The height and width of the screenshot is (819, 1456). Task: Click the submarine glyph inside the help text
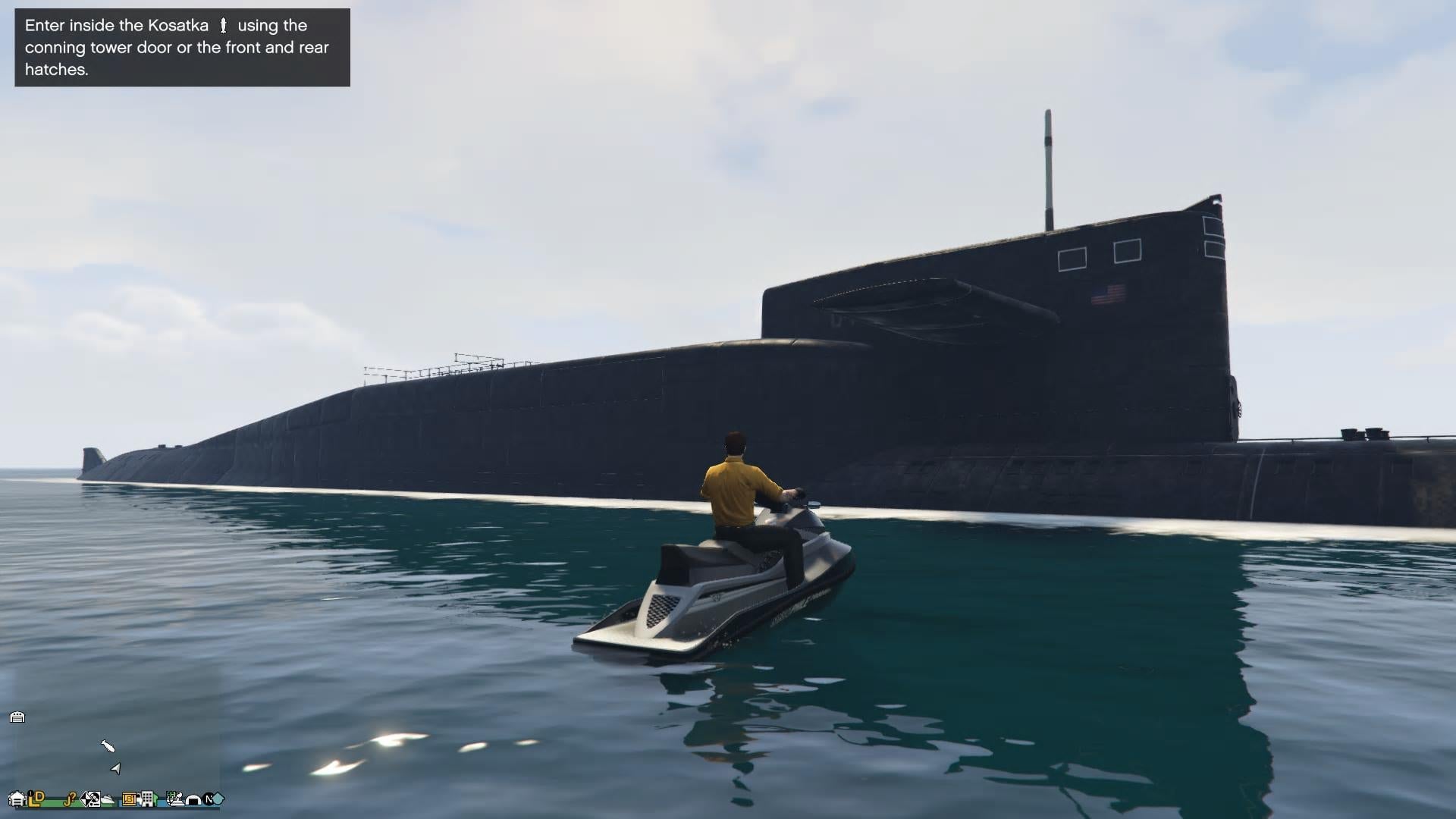224,25
